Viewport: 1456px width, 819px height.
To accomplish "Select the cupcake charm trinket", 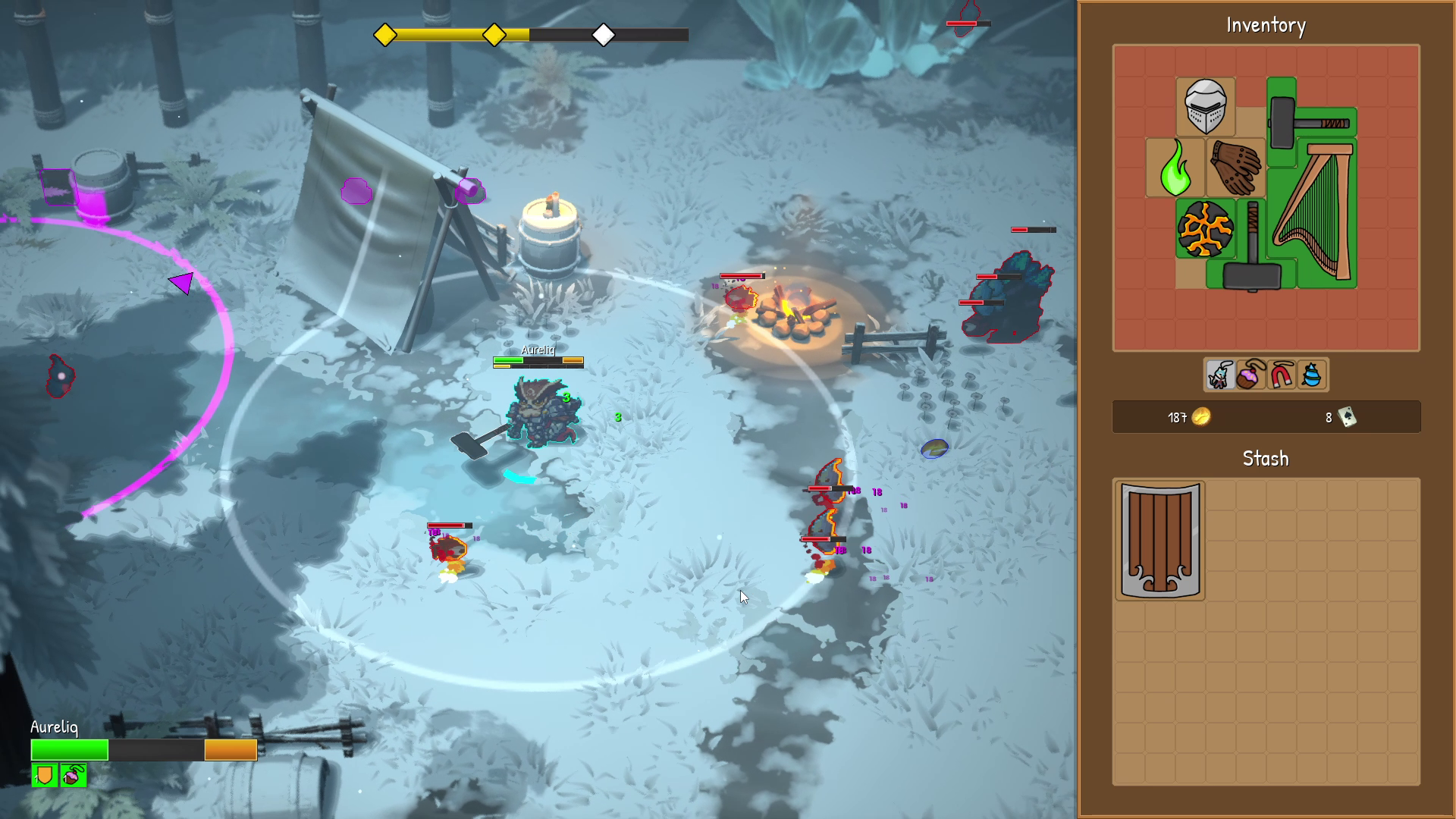I will pyautogui.click(x=1250, y=375).
